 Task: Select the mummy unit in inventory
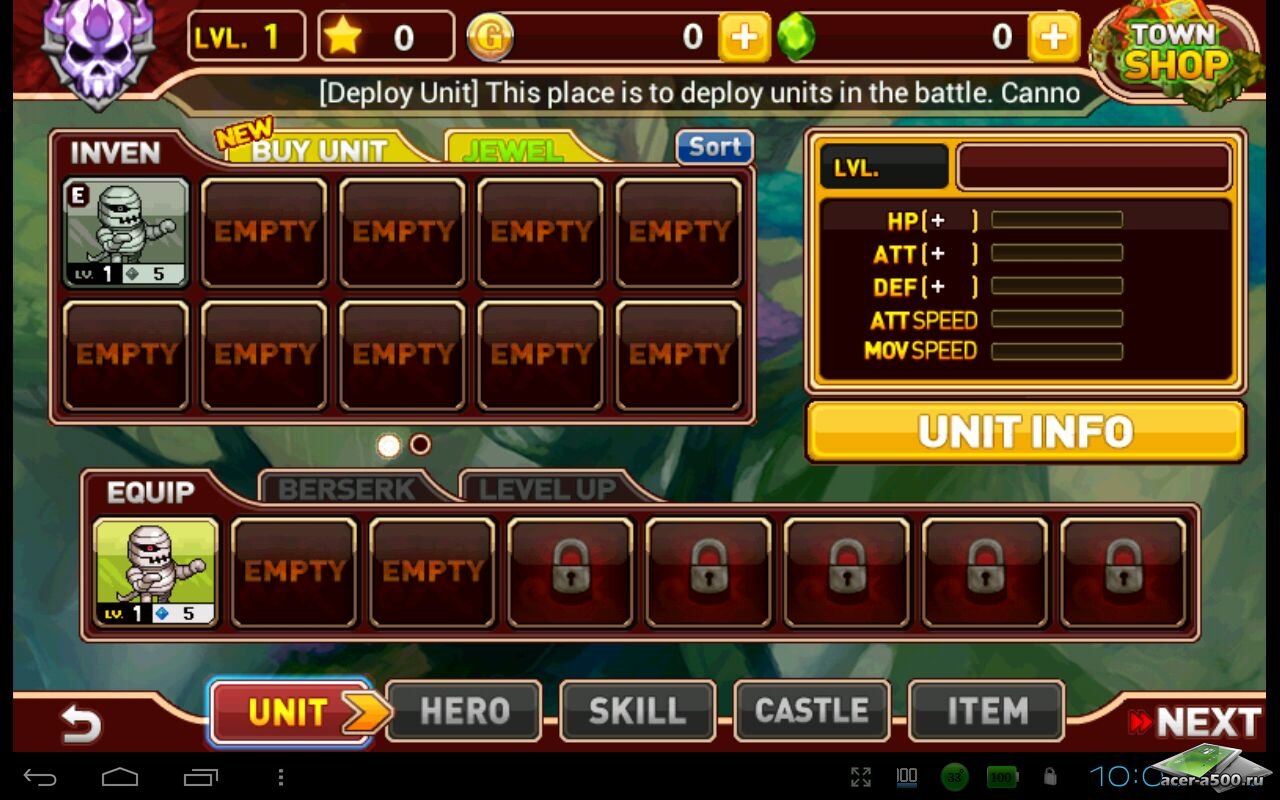126,233
